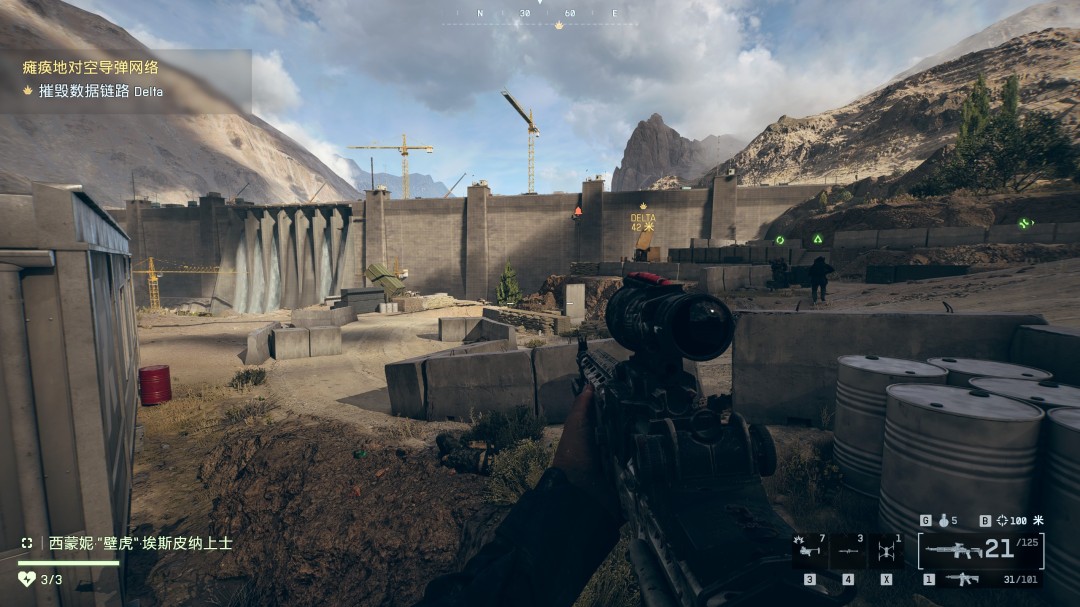Click the squad character name label

[140, 543]
